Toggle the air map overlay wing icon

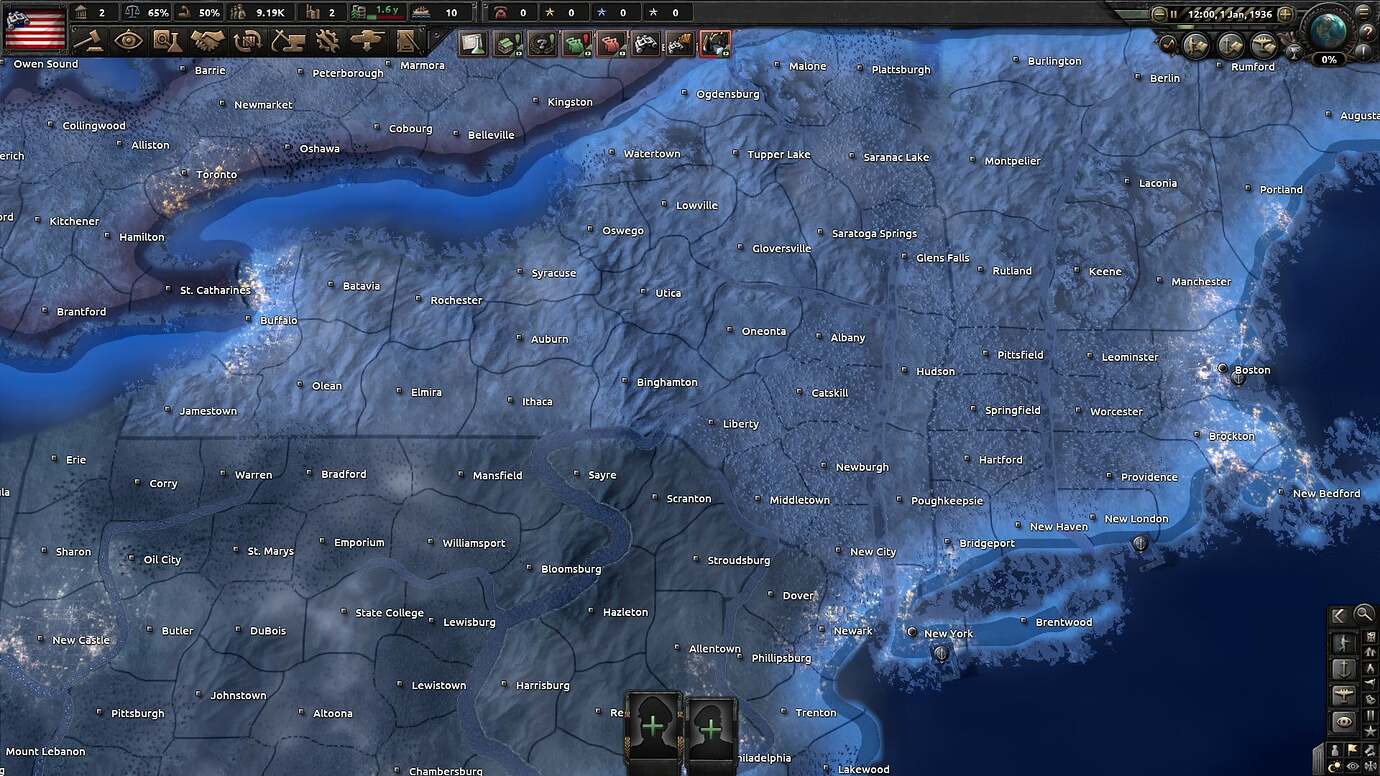1344,693
